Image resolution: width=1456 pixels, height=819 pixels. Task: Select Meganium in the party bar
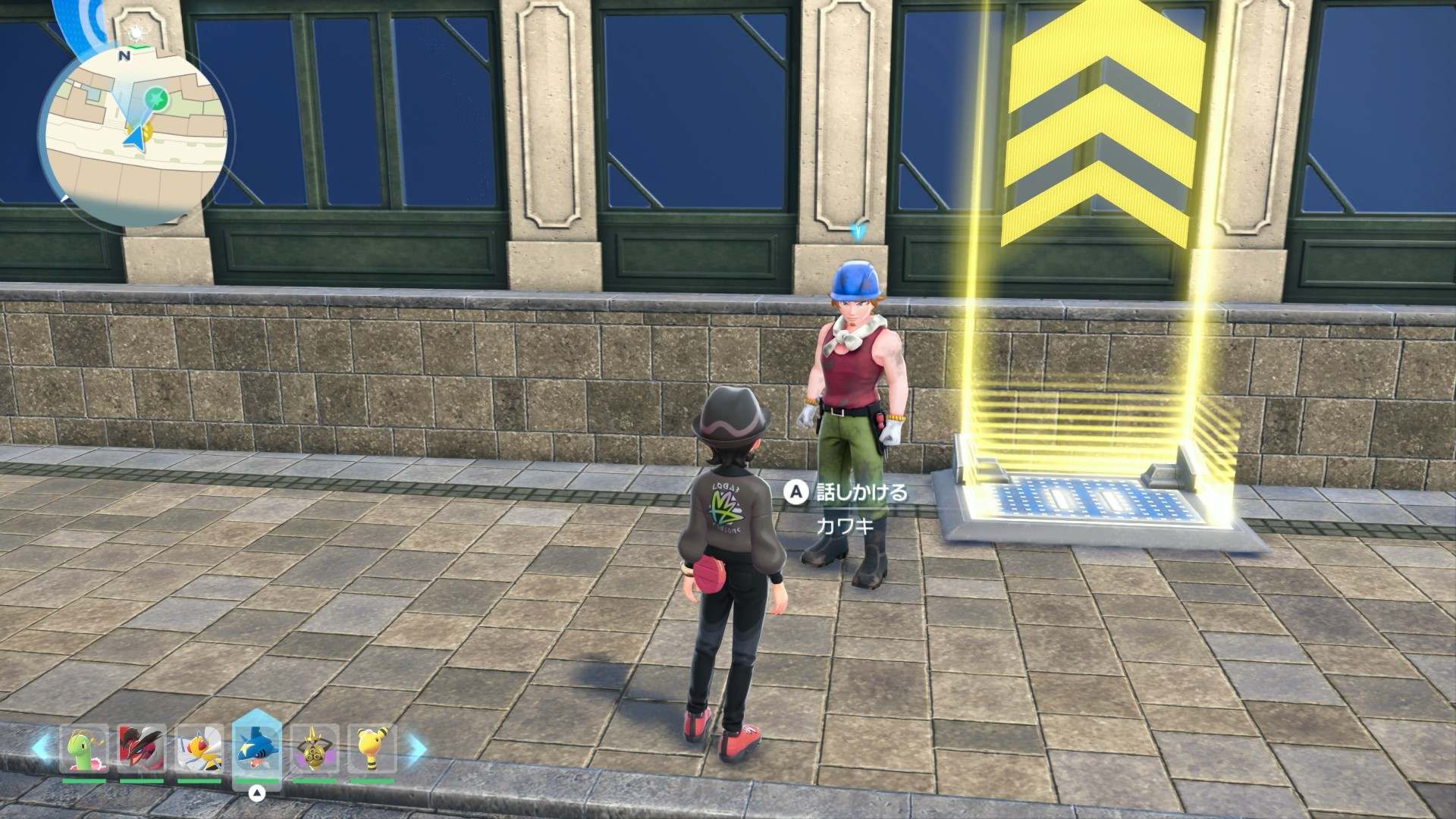tap(83, 749)
